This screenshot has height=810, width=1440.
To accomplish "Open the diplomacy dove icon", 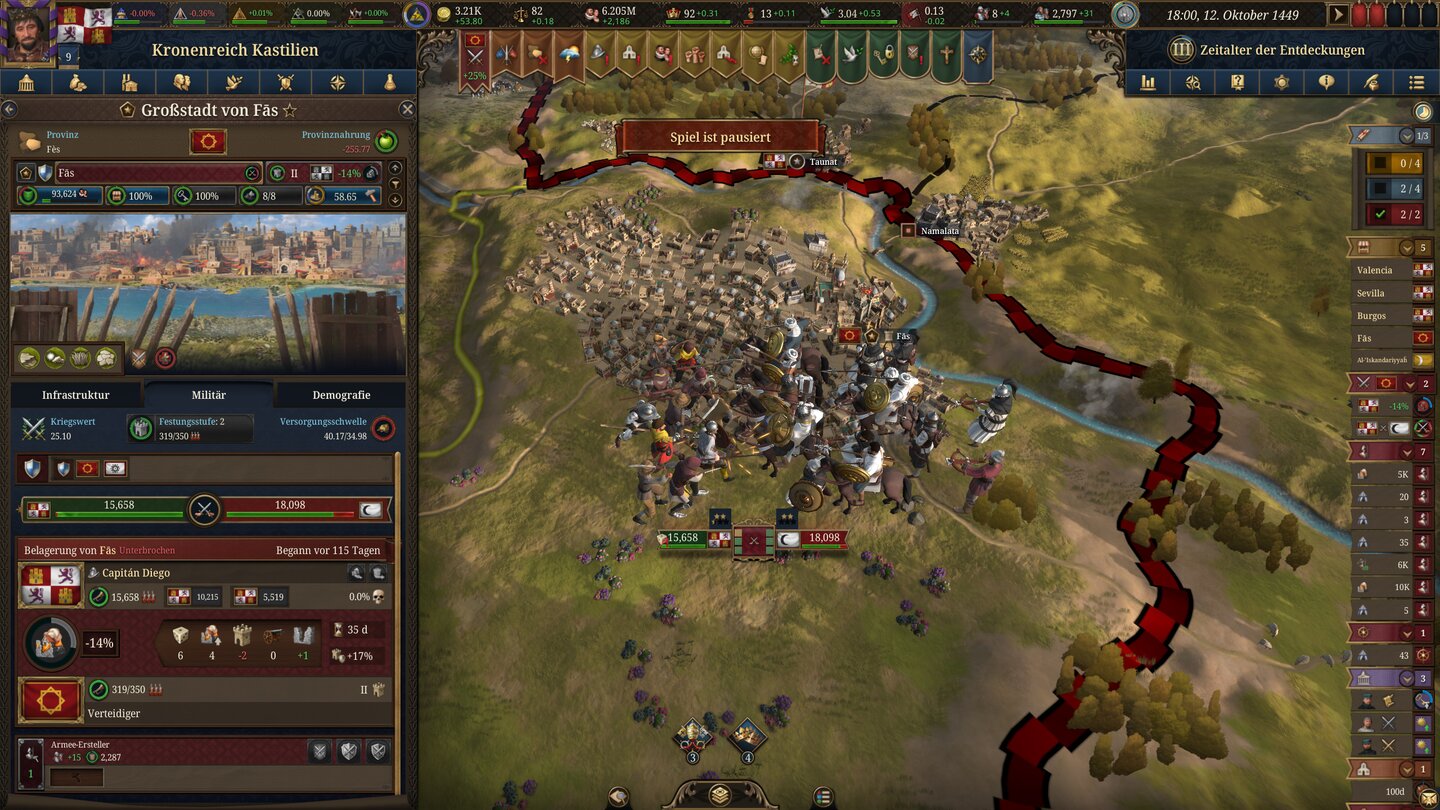I will tap(234, 82).
